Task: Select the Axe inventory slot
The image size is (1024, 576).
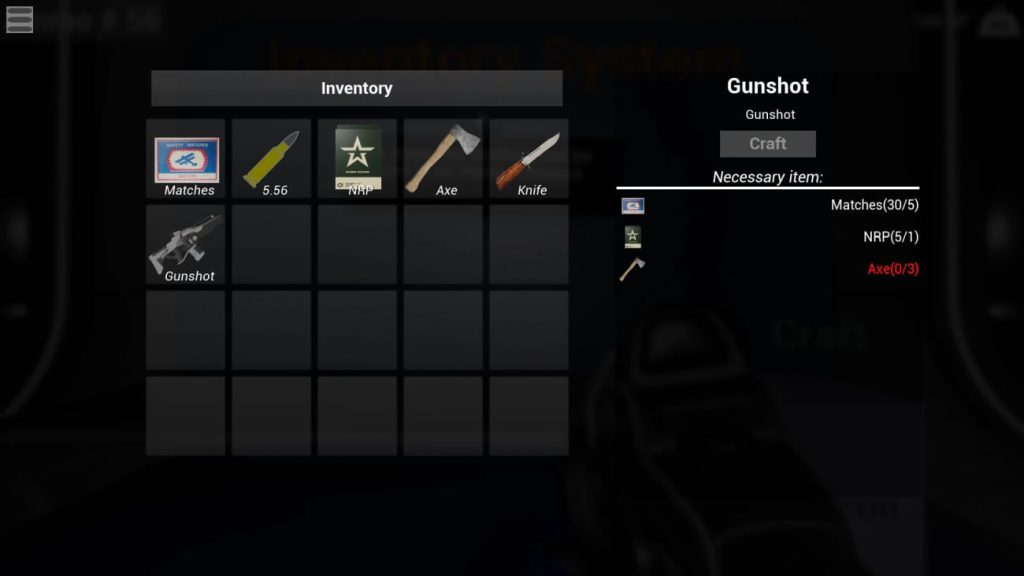Action: coord(443,160)
